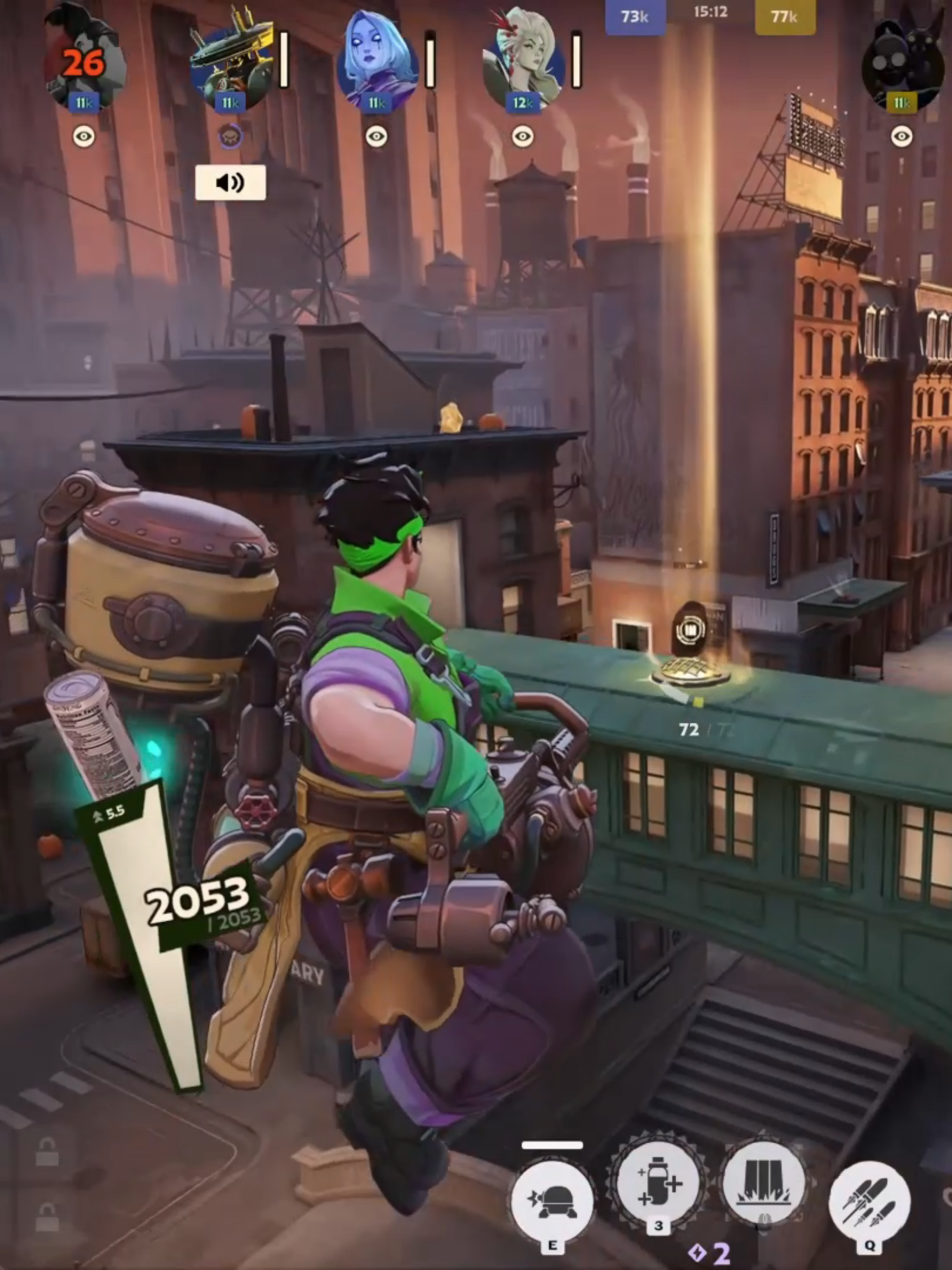Click the skull status icon under the airship portrait

[x=230, y=135]
